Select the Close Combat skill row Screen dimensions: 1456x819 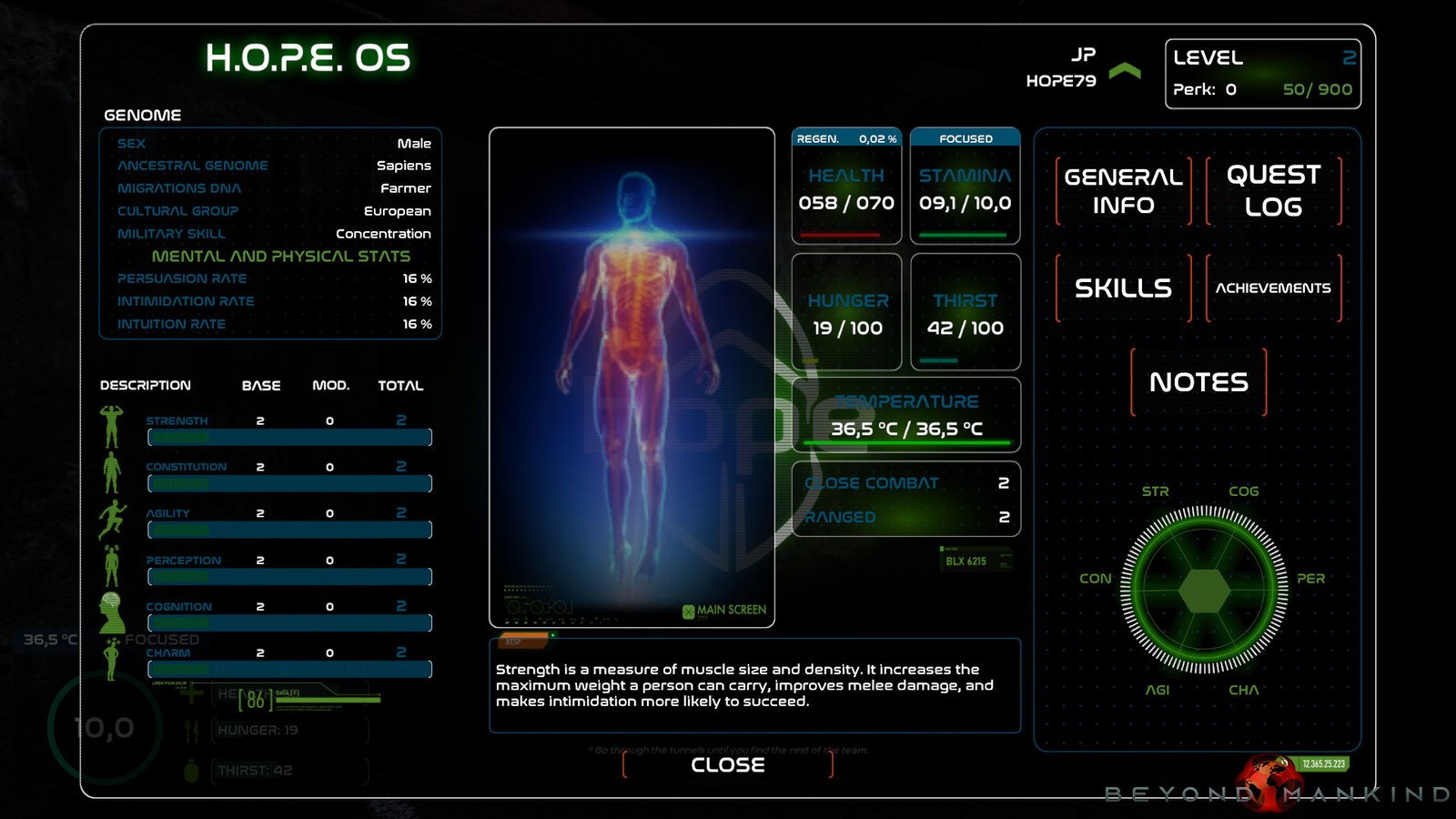905,483
